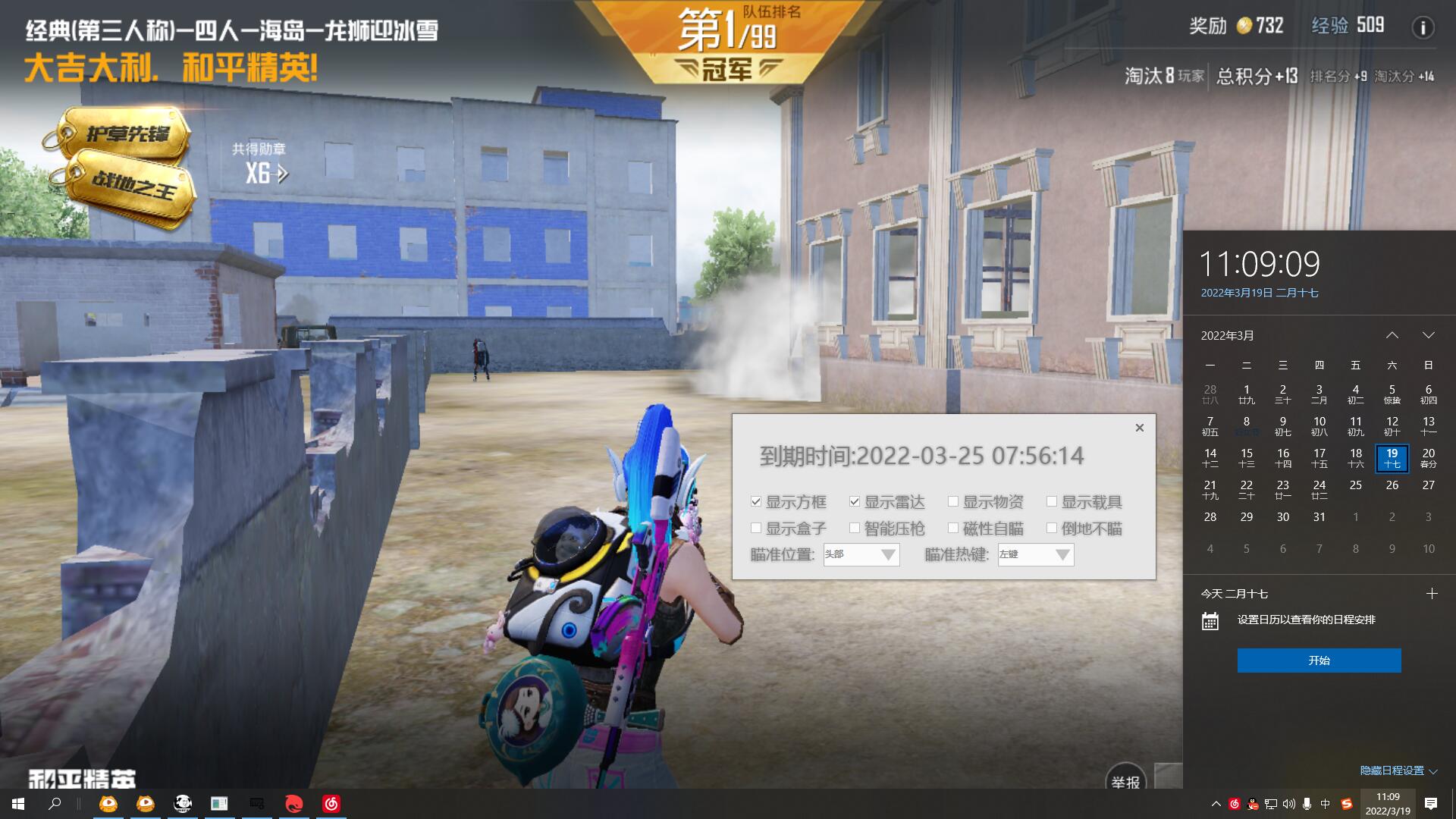Click the 开始 button in the calendar panel
The width and height of the screenshot is (1456, 819).
[1319, 661]
